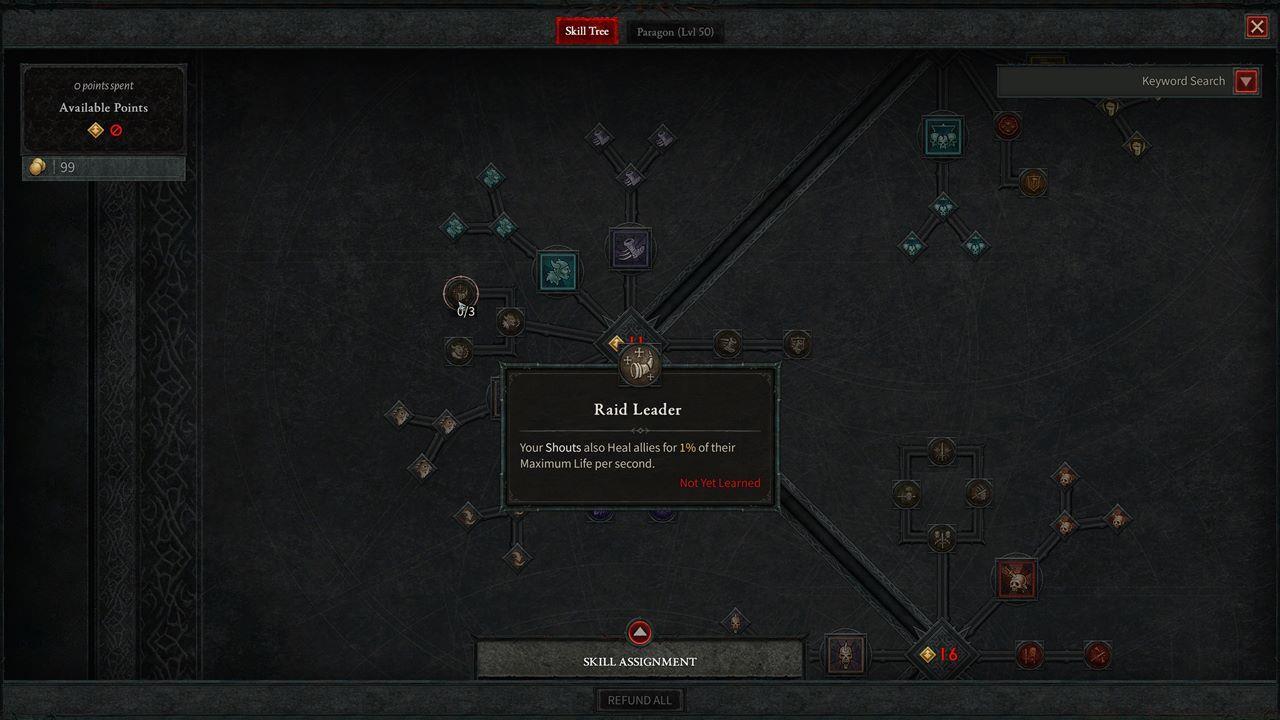Screen dimensions: 1280x720
Task: Click the Keyword Search field
Action: (1115, 81)
